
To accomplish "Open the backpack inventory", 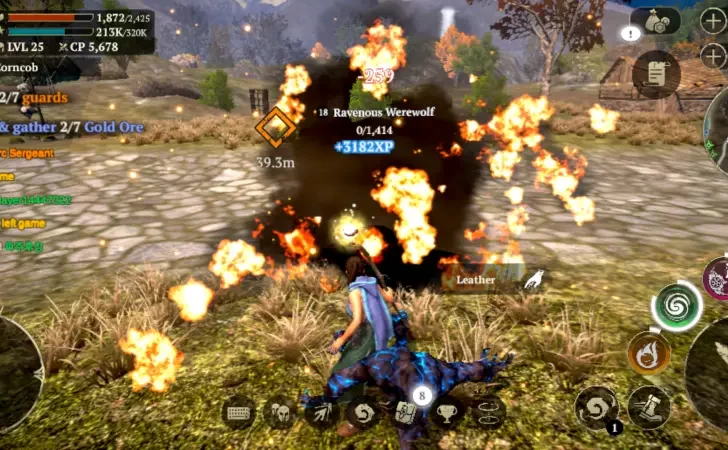I will point(406,413).
